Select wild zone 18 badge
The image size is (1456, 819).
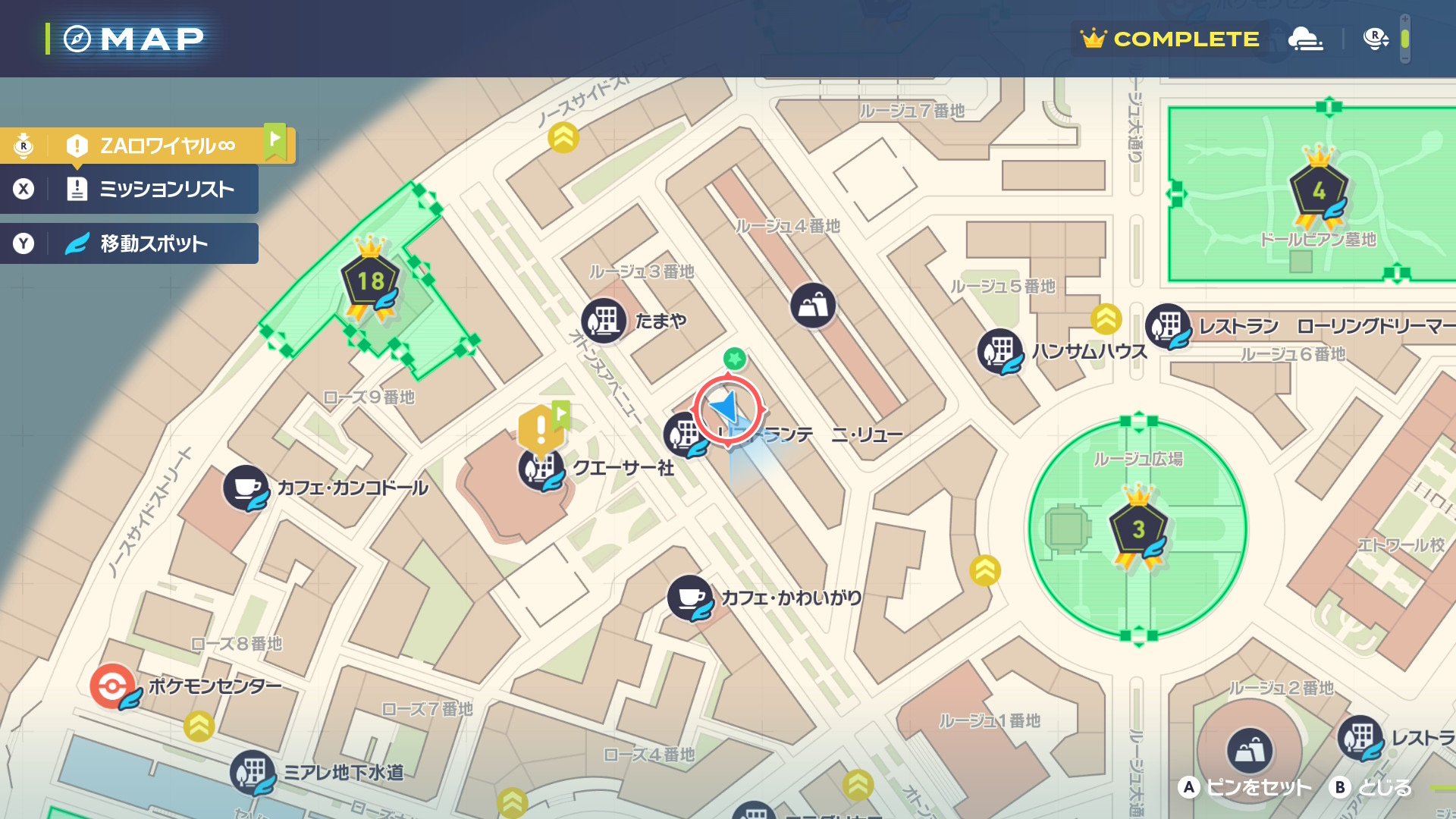pyautogui.click(x=370, y=282)
